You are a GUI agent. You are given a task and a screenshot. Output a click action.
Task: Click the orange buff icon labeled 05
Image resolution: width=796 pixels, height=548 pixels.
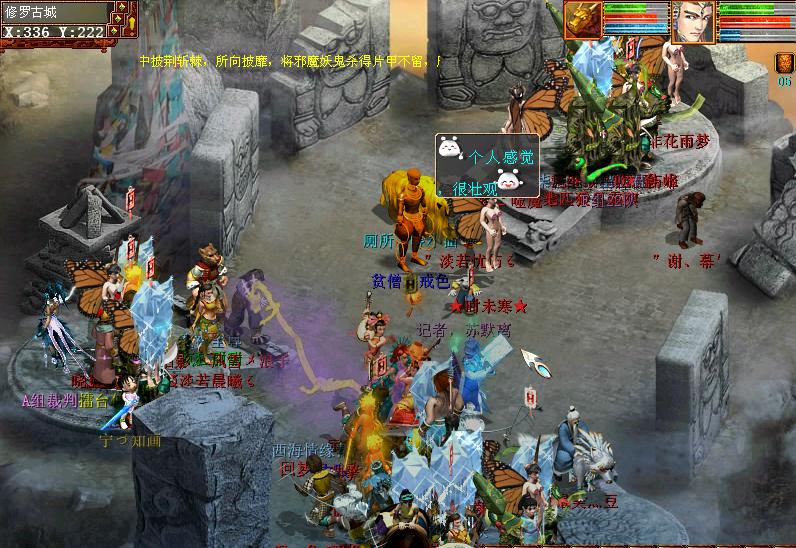coord(784,63)
